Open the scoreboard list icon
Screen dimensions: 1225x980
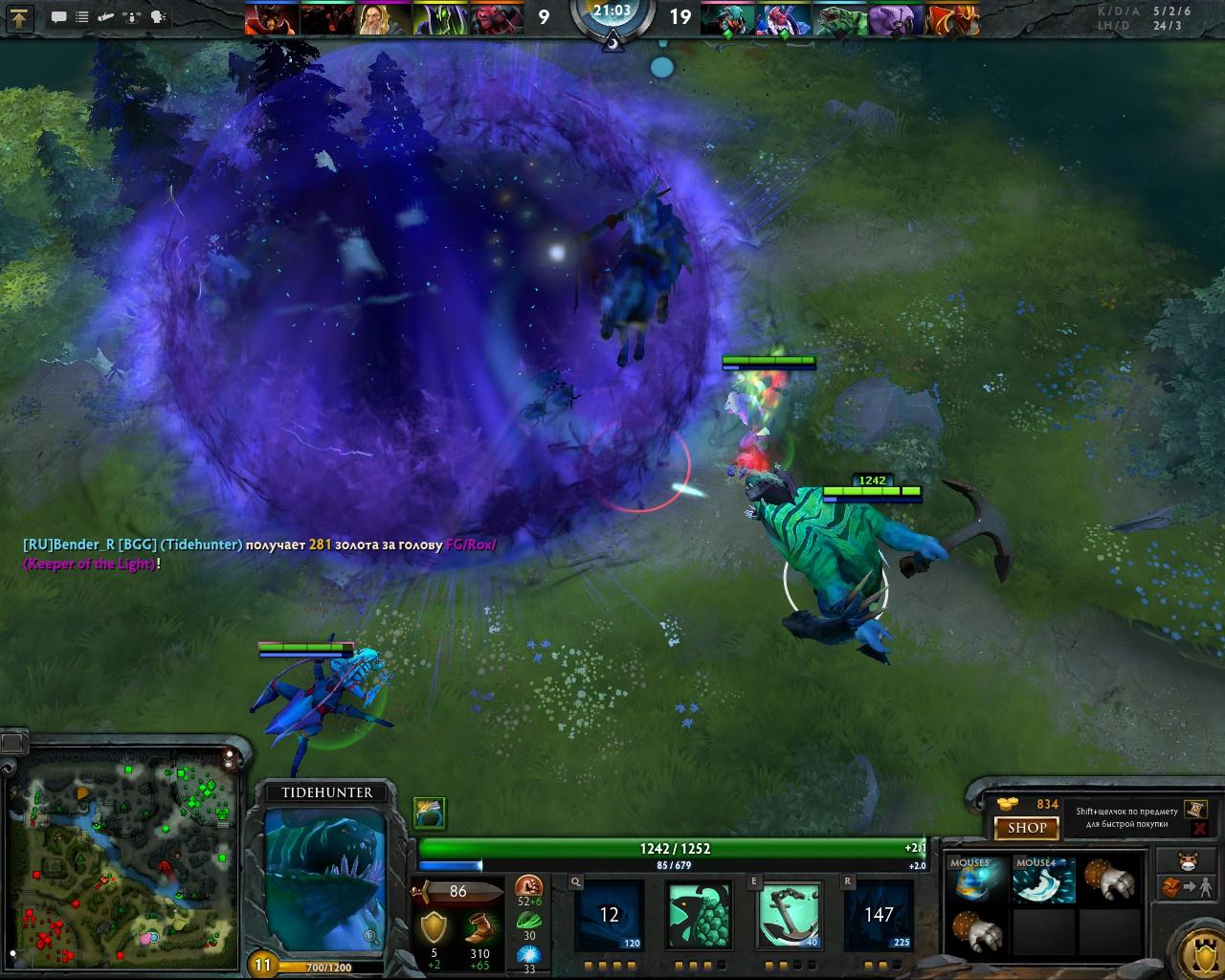coord(83,17)
